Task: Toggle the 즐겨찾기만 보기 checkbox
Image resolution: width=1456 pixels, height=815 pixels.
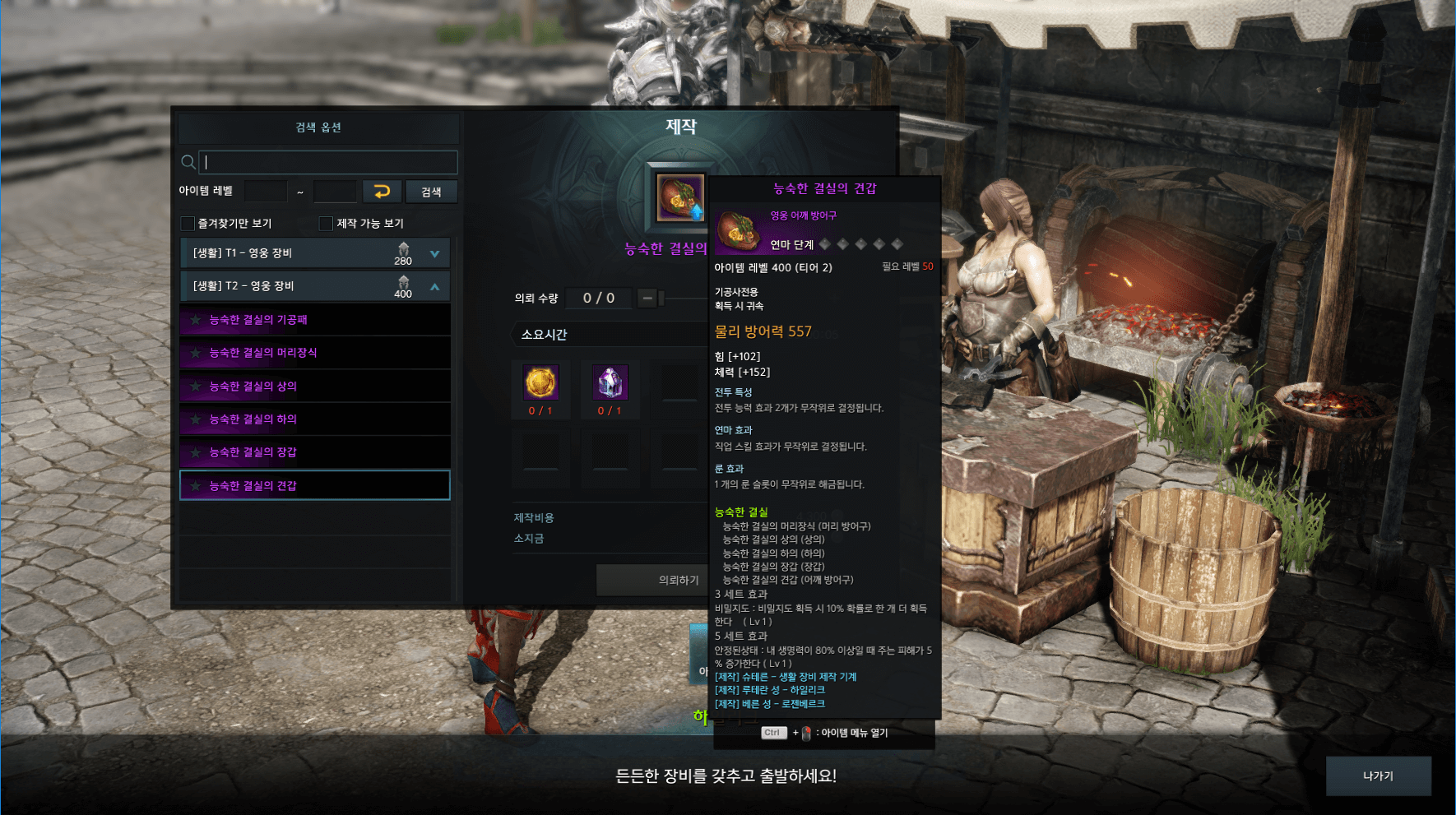Action: [x=188, y=224]
